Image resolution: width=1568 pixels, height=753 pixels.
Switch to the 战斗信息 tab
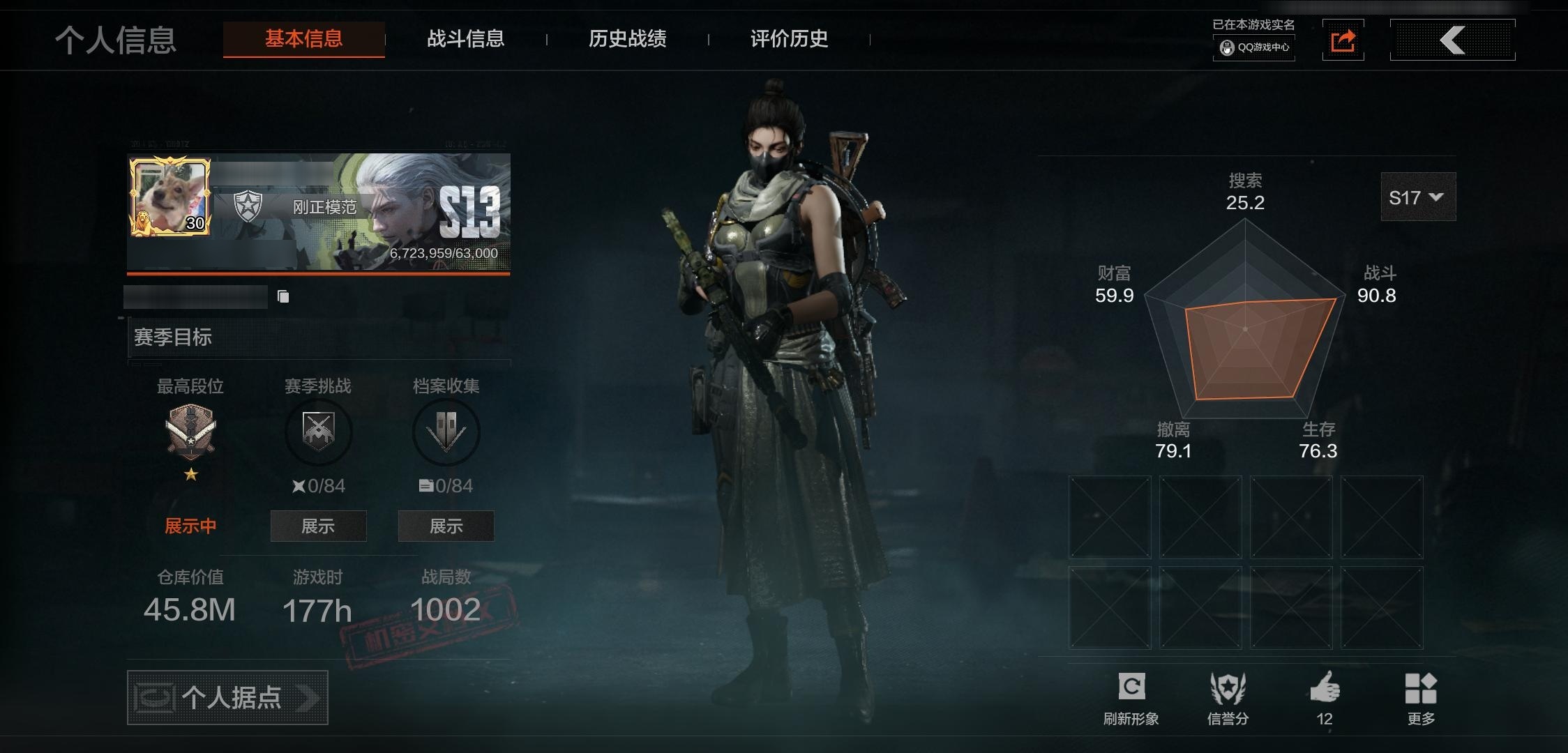pyautogui.click(x=466, y=40)
